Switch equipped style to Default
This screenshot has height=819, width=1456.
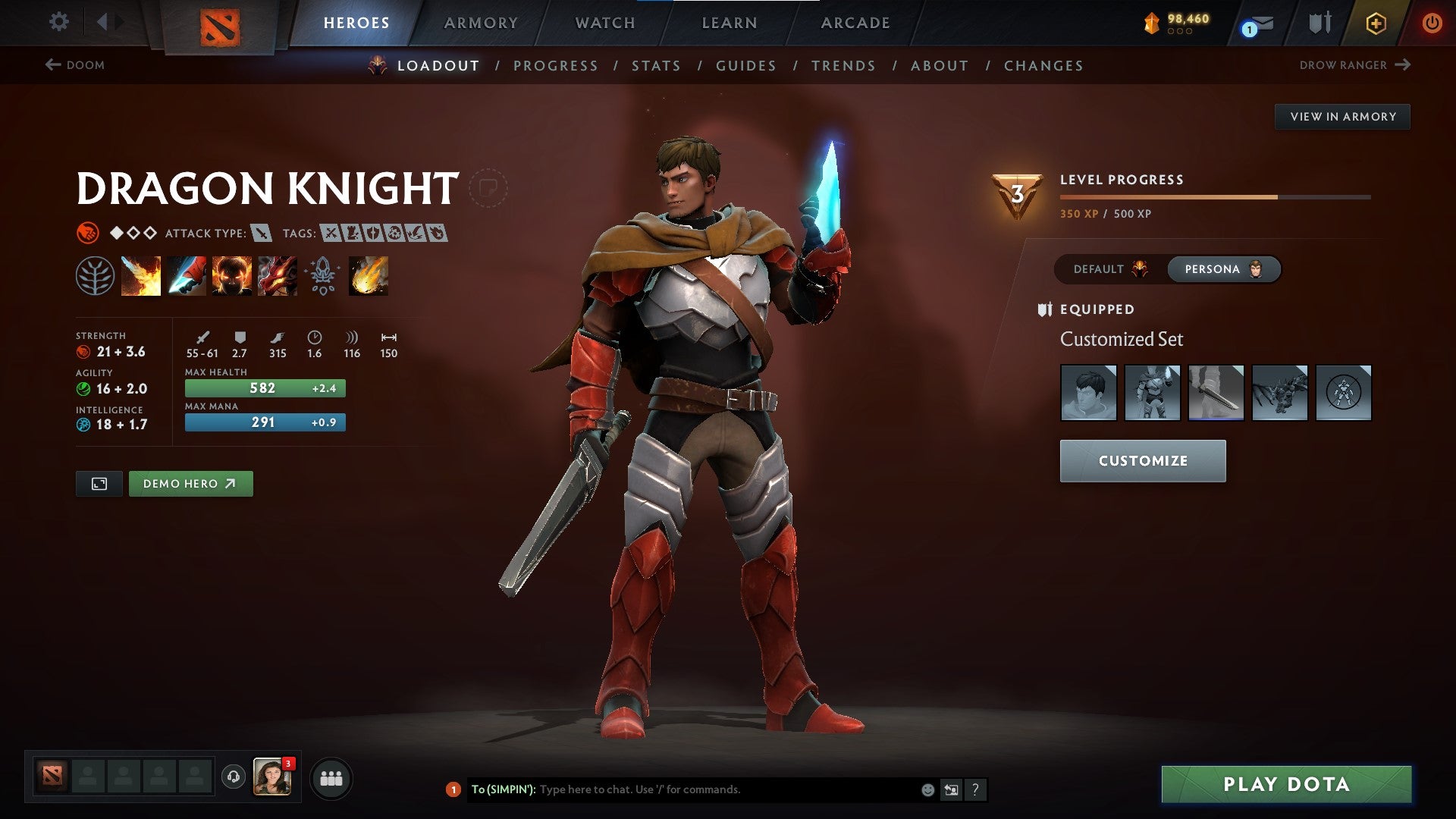(x=1109, y=269)
